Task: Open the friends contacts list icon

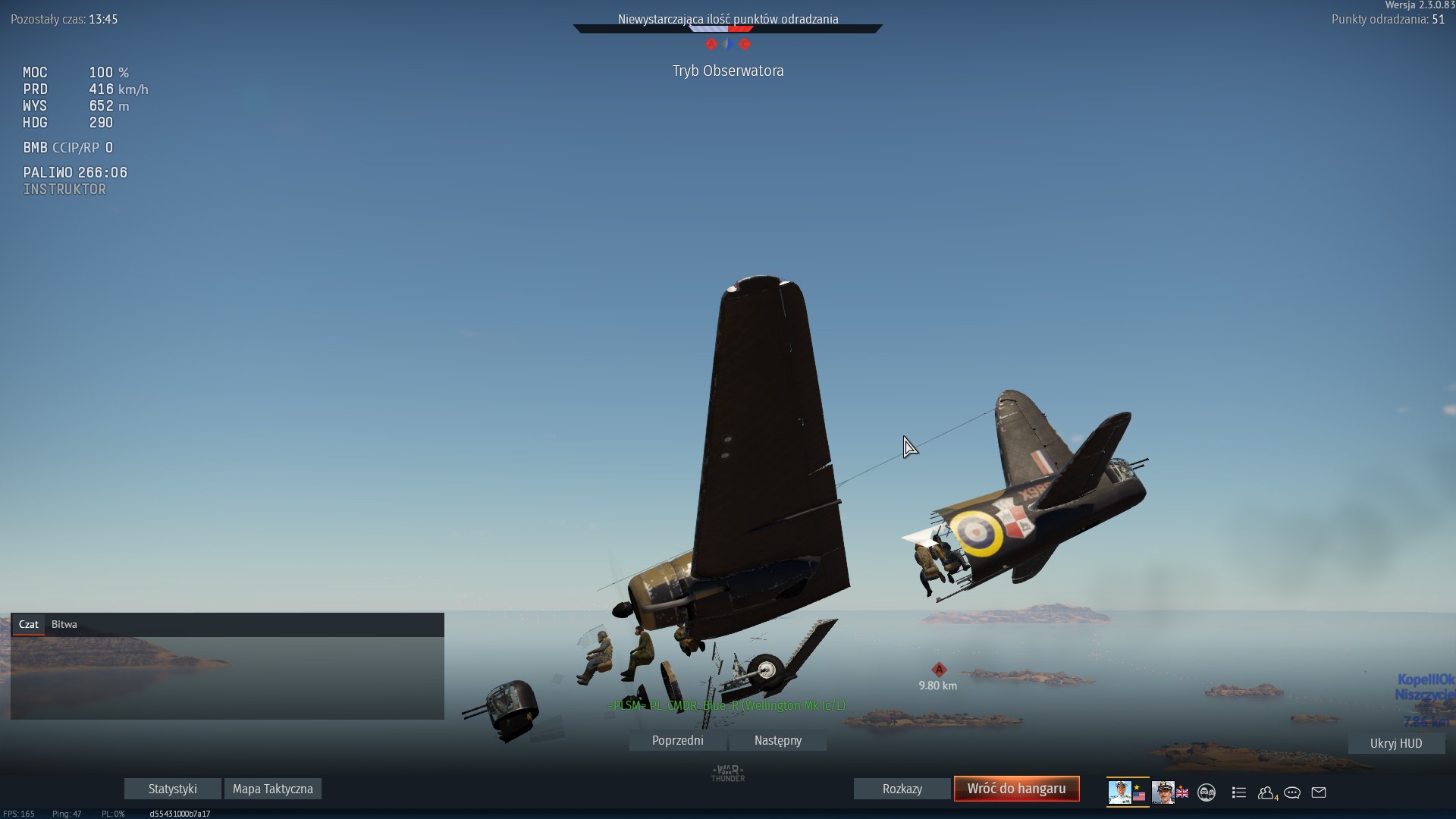Action: (x=1266, y=792)
